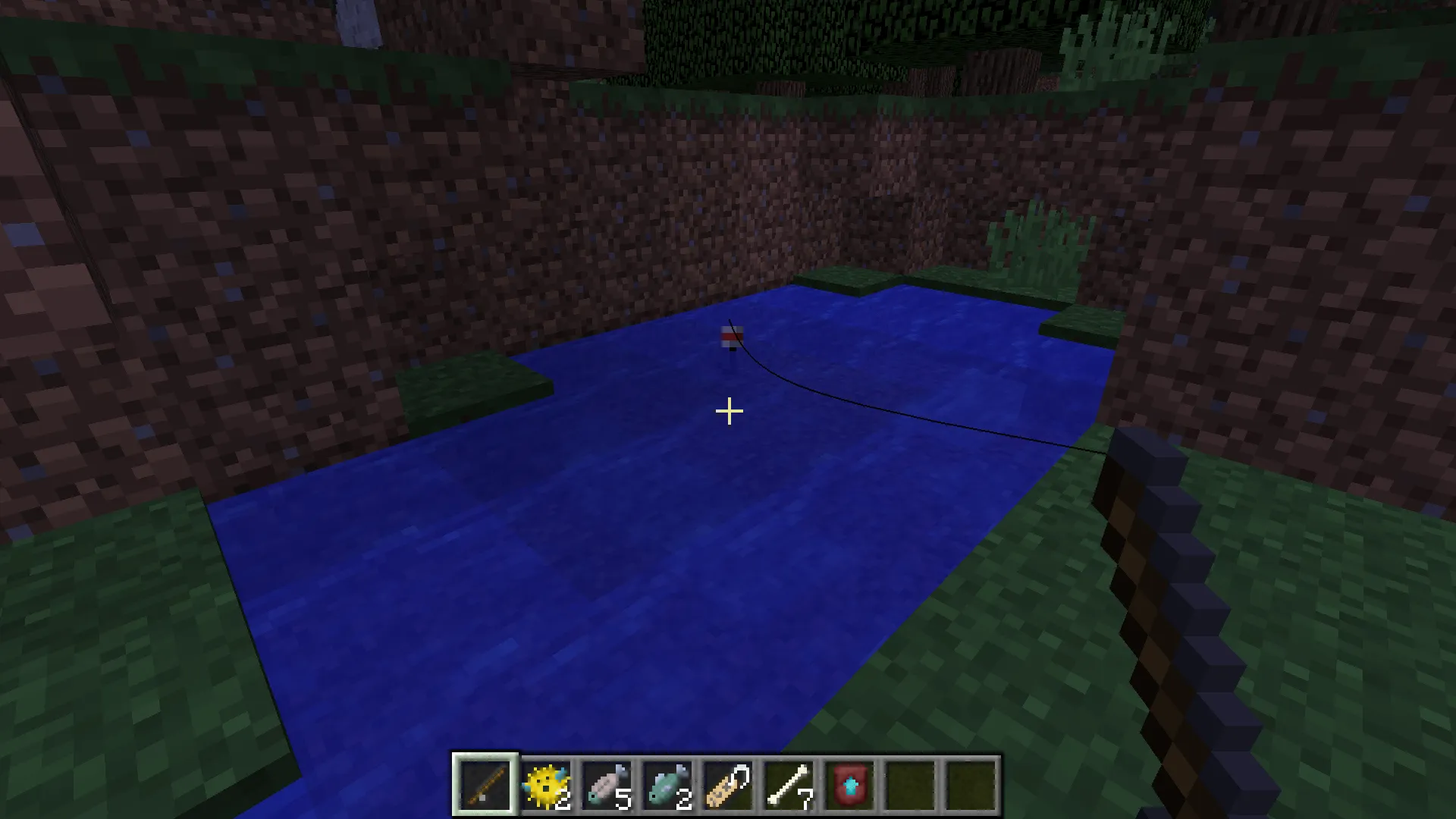Viewport: 1456px width, 819px height.
Task: Select the fishing rod in the hotbar
Action: coord(485,785)
